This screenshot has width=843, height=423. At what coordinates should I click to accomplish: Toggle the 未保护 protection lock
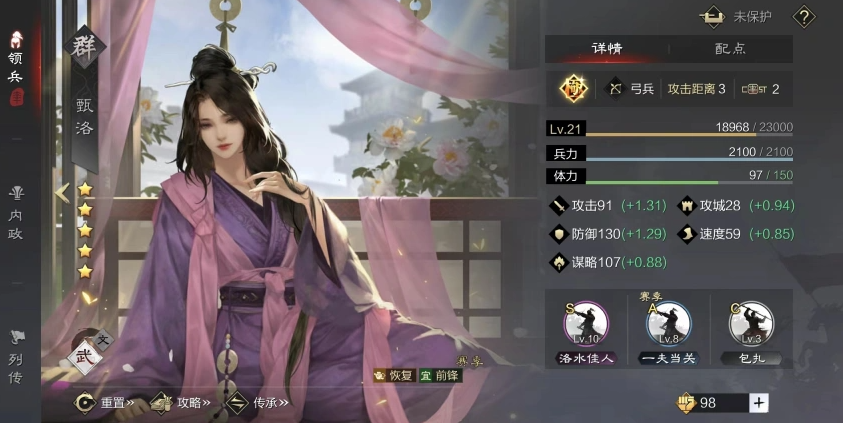[741, 16]
